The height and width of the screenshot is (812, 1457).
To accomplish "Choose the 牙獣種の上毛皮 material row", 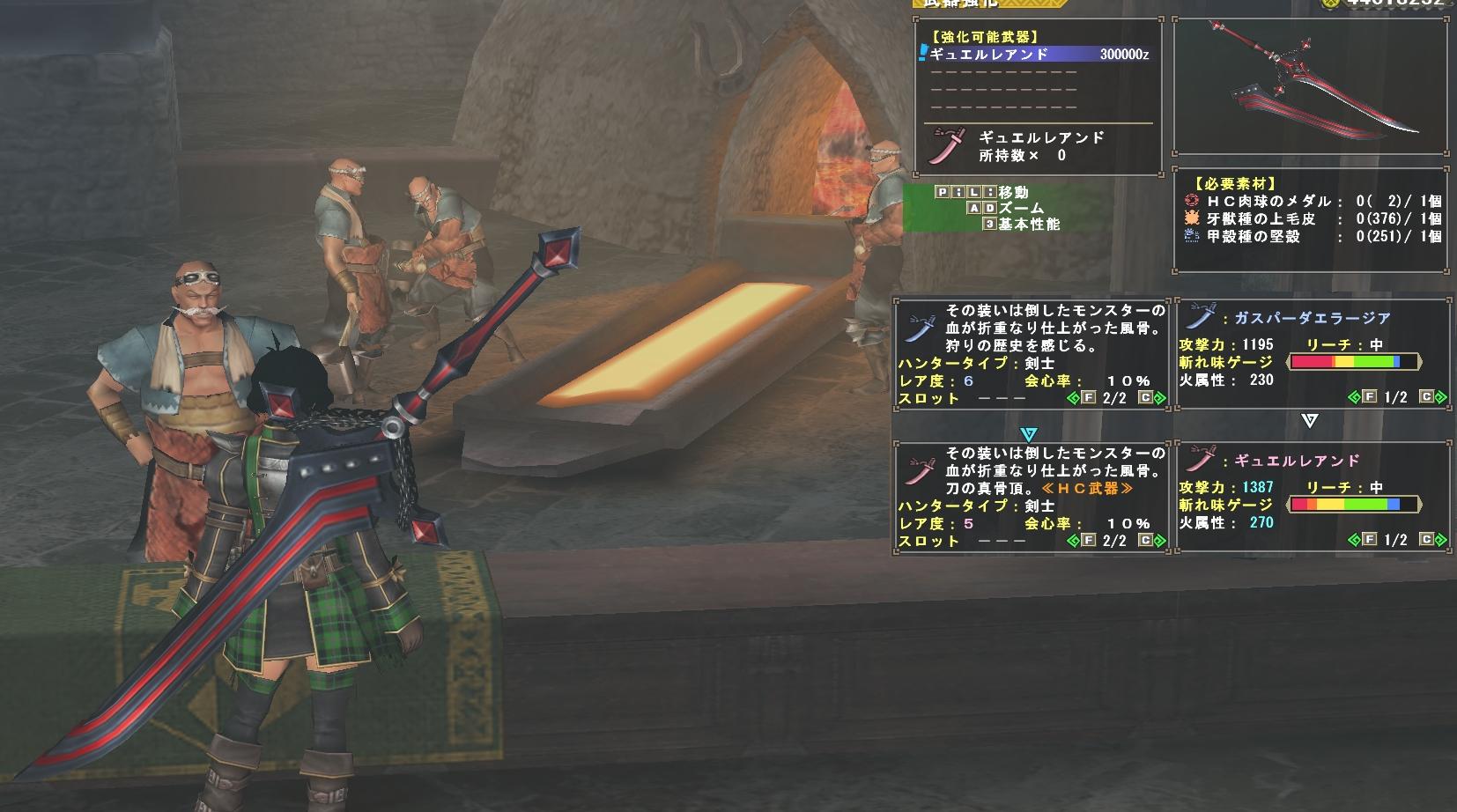I will (1313, 218).
